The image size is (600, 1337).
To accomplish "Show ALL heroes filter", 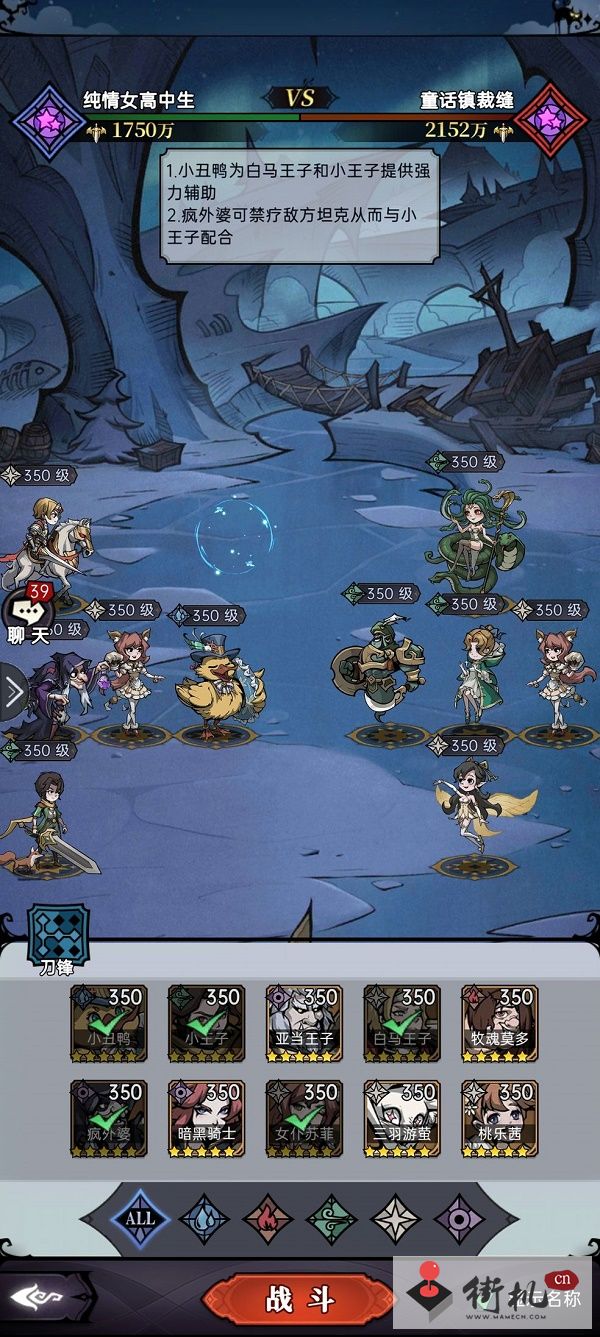I will [140, 1218].
